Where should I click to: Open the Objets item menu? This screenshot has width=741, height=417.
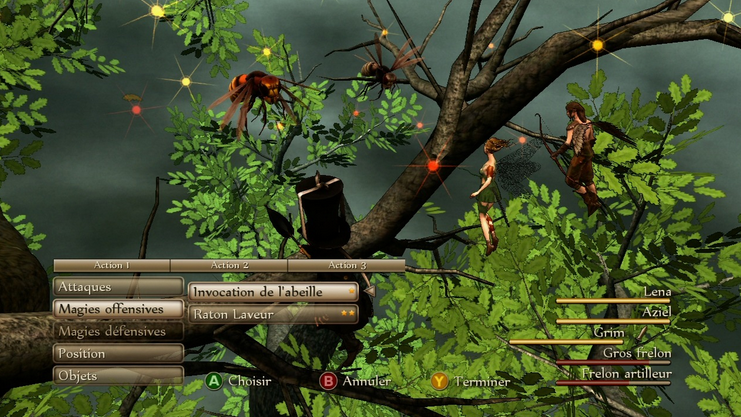(x=118, y=375)
